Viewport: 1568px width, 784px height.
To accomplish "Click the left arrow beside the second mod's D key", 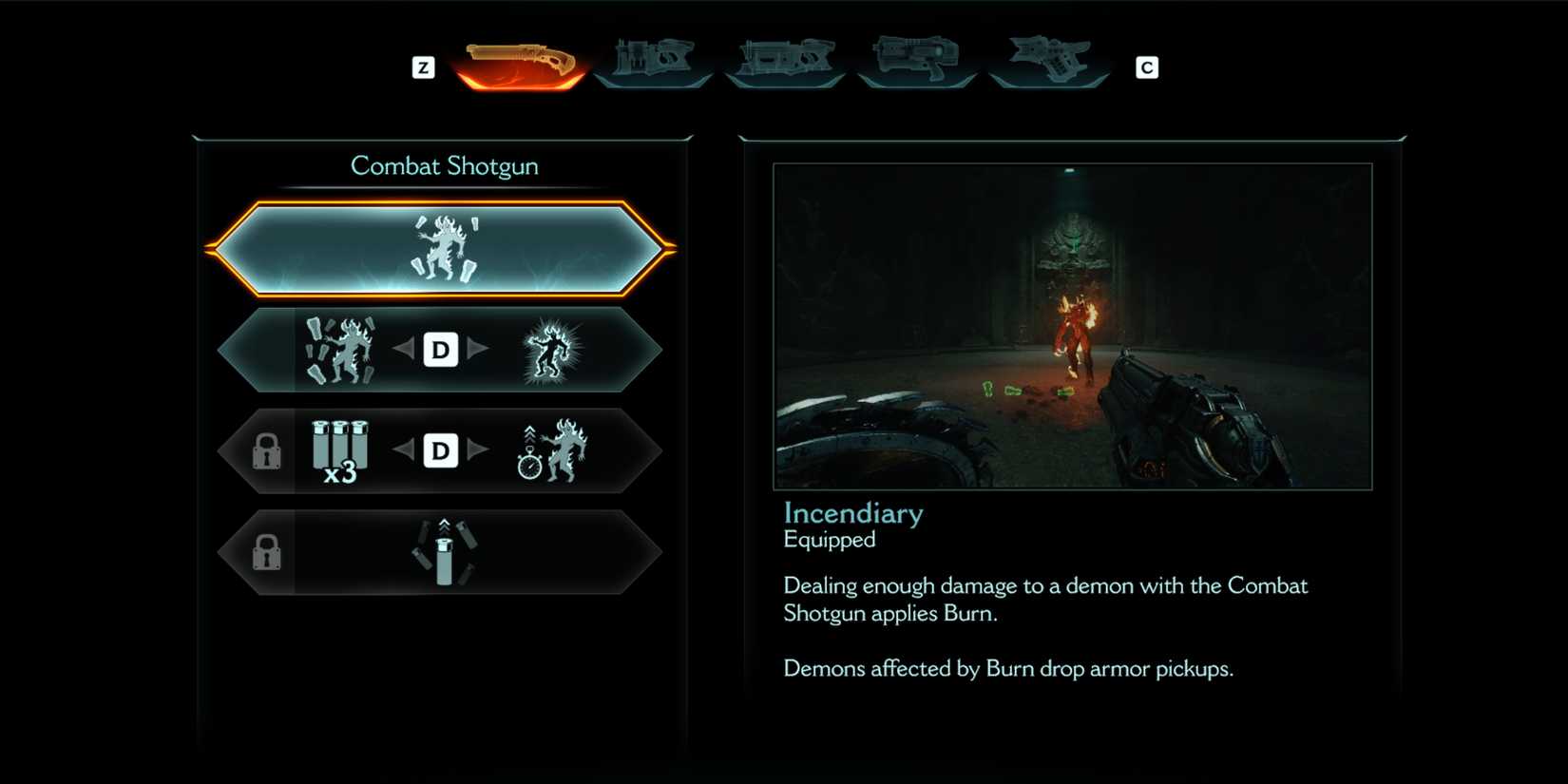I will [x=403, y=350].
